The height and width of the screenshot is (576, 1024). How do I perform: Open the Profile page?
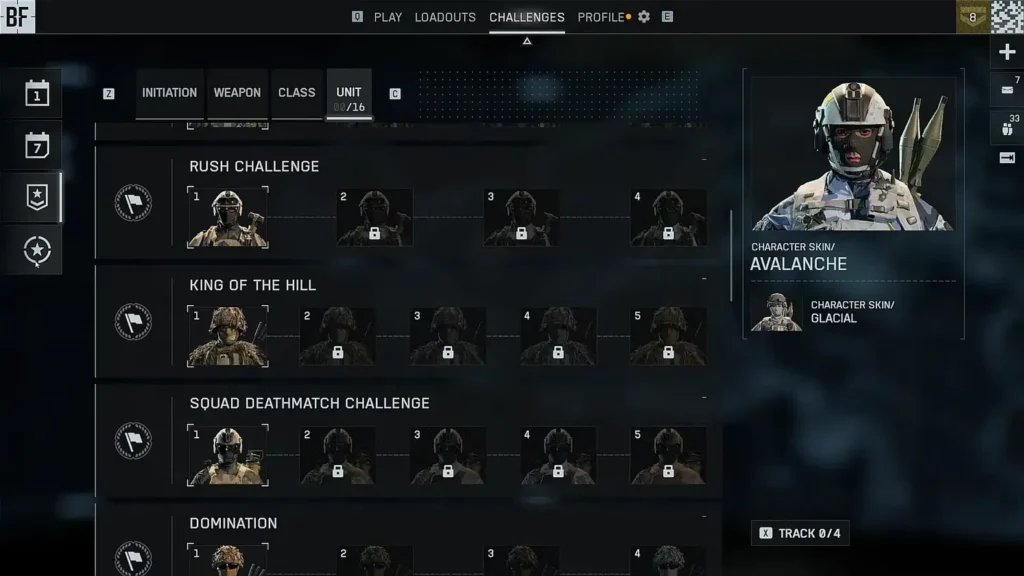601,17
